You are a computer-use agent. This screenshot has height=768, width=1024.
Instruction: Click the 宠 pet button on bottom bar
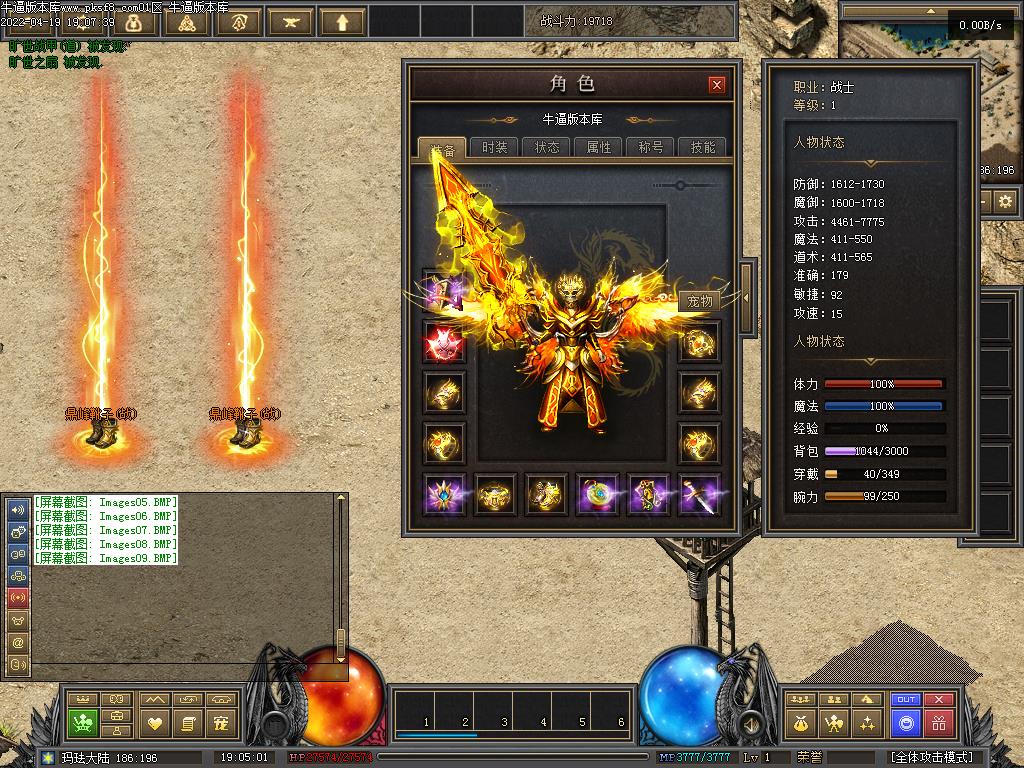[222, 722]
